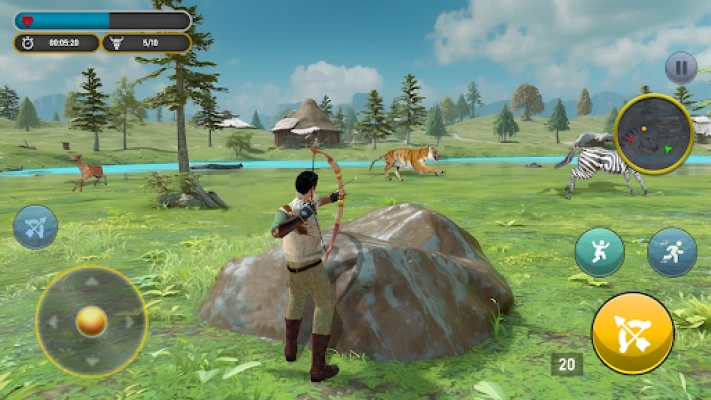Image resolution: width=711 pixels, height=400 pixels.
Task: Activate the green jump action button
Action: [x=599, y=252]
